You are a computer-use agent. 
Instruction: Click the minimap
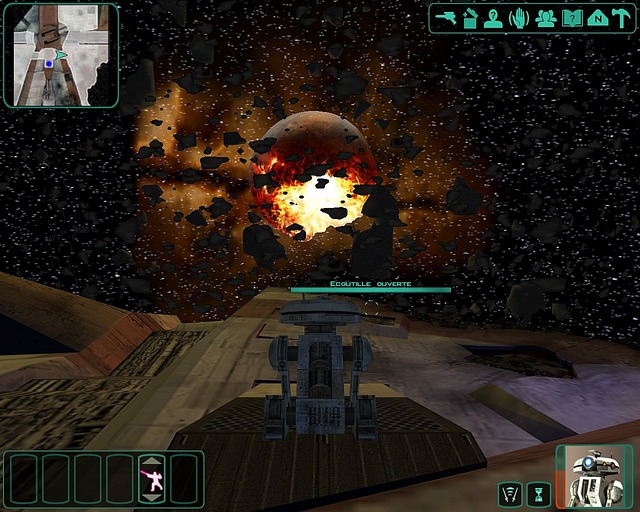pyautogui.click(x=61, y=55)
